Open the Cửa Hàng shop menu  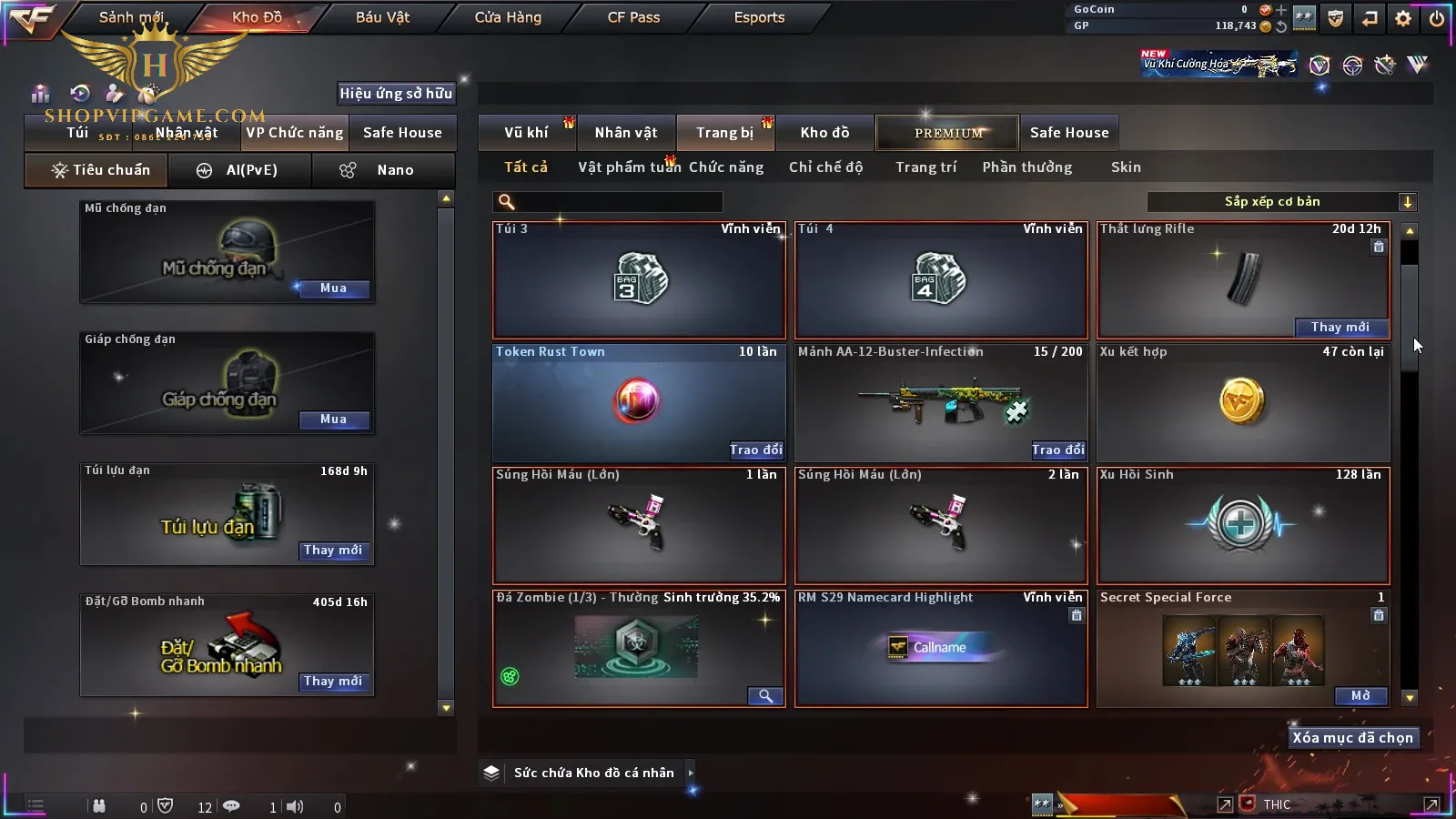click(508, 17)
